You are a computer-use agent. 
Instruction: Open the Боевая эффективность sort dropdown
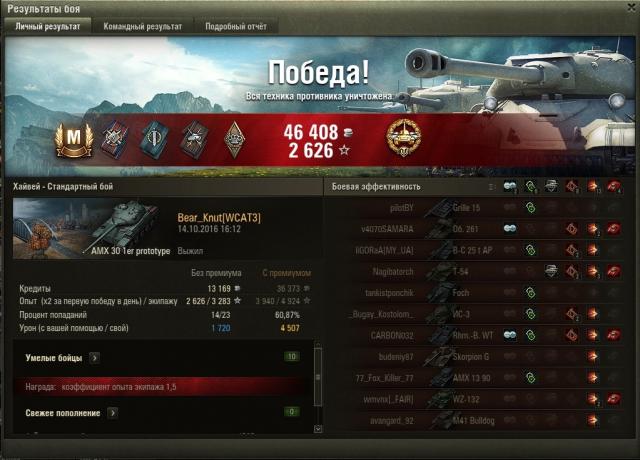pos(491,187)
